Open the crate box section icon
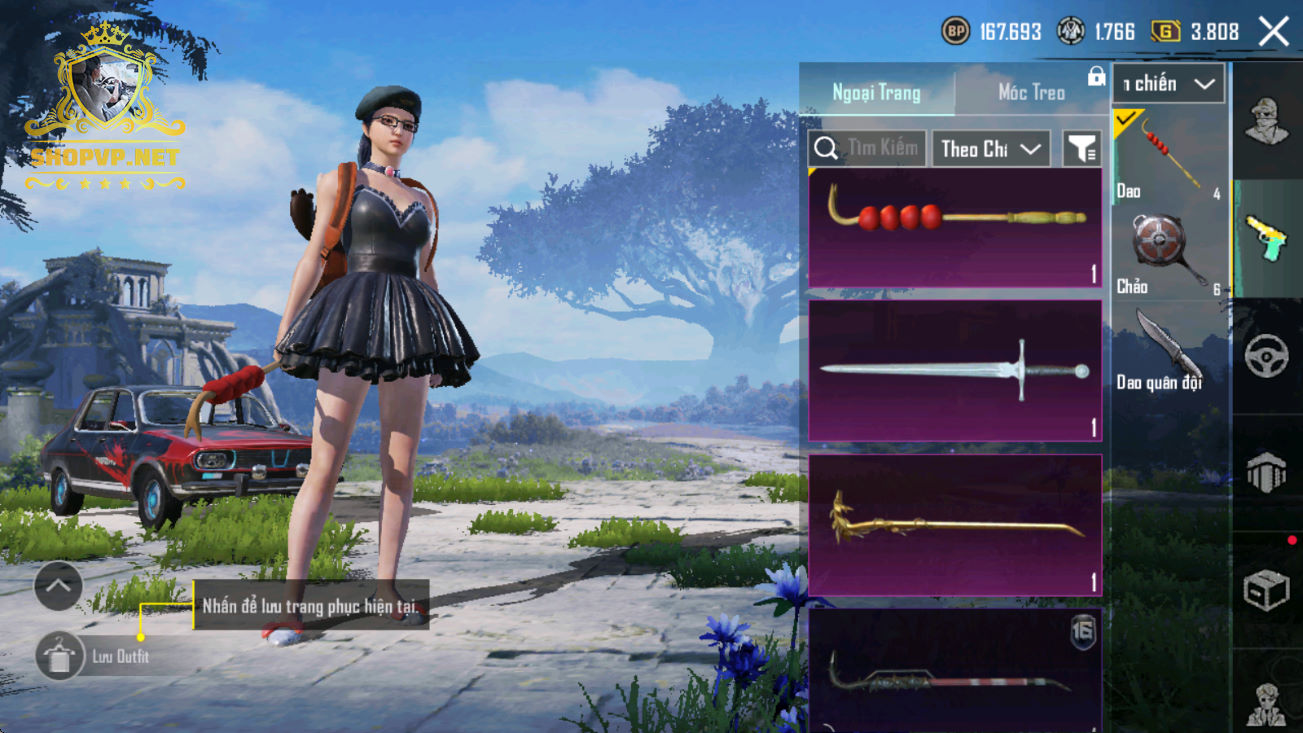1303x733 pixels. click(x=1267, y=590)
